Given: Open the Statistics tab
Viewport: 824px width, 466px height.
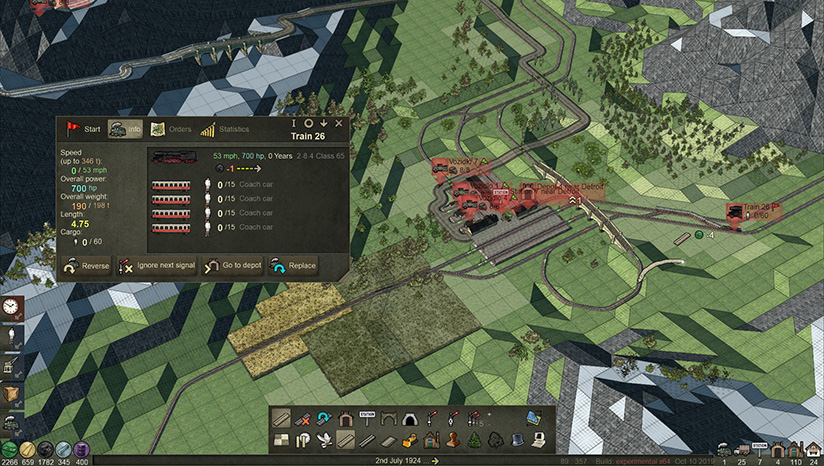Looking at the screenshot, I should click(225, 129).
